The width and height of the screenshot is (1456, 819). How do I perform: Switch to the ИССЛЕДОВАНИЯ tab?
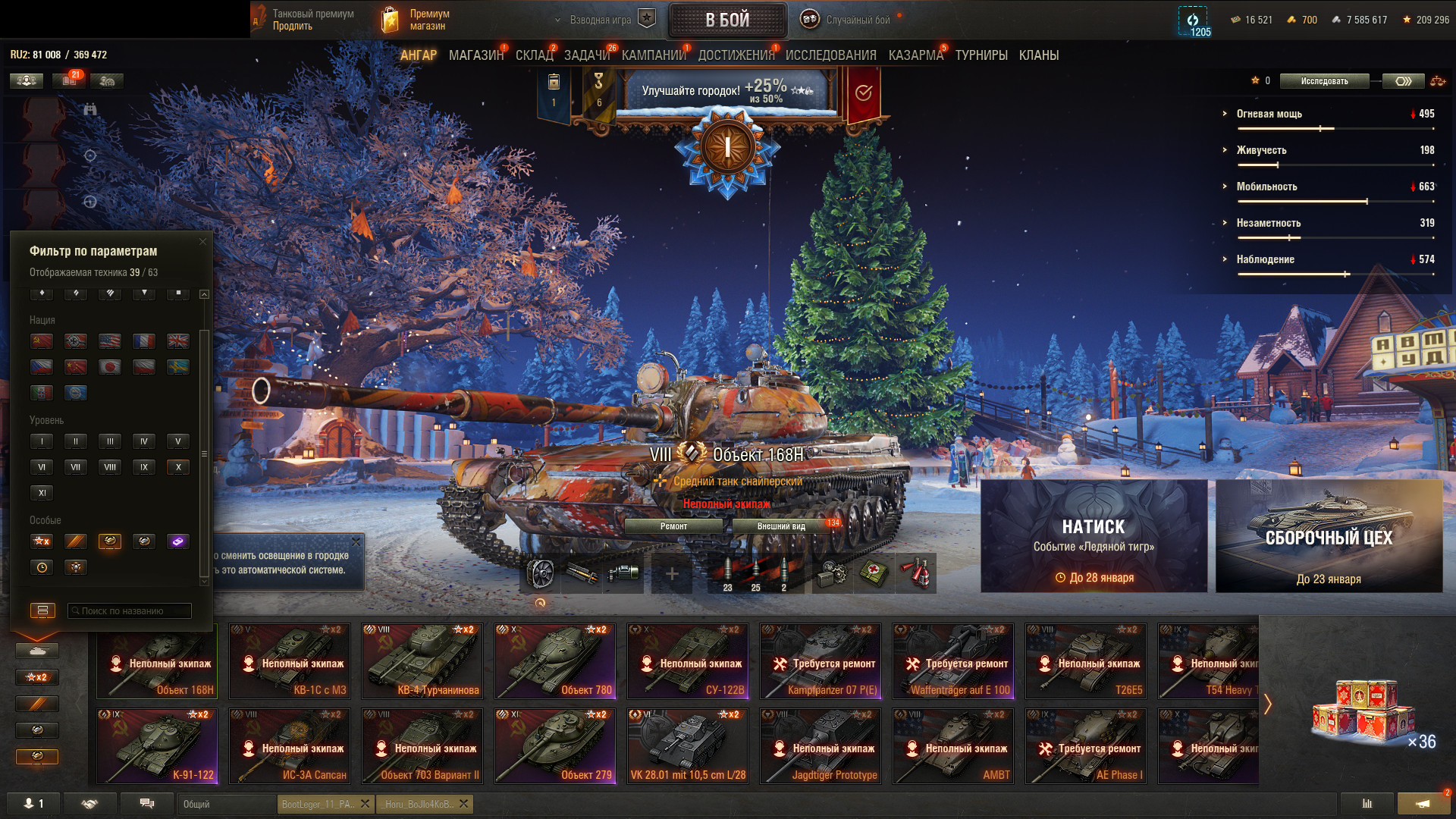pos(830,55)
